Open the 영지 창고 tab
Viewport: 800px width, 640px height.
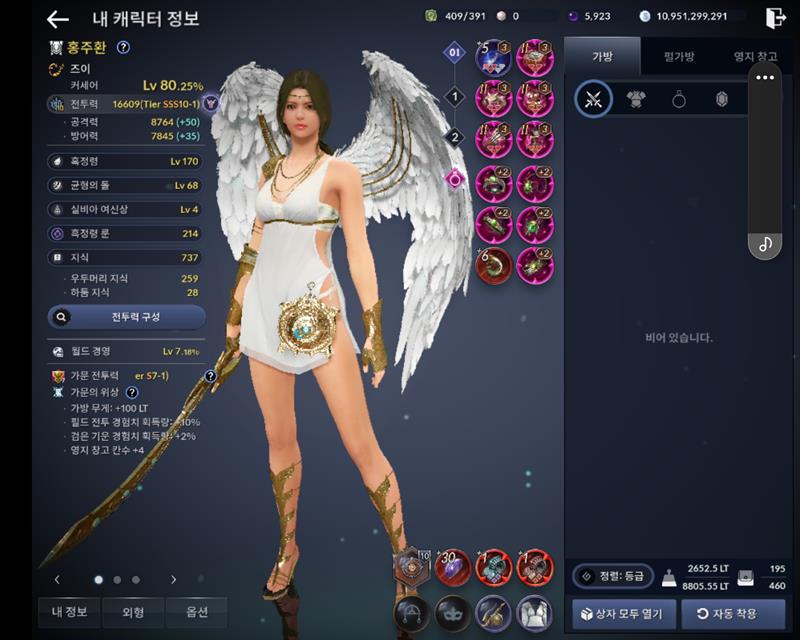pyautogui.click(x=754, y=57)
